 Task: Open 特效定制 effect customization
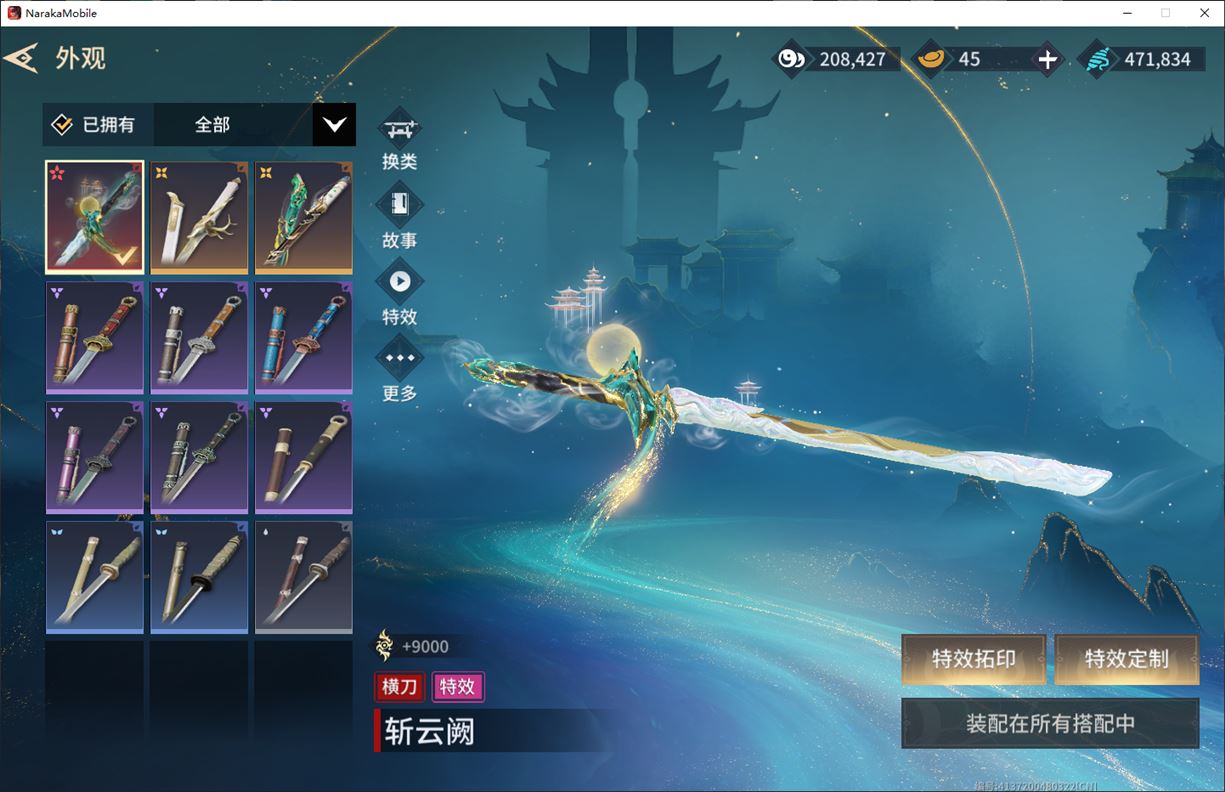pyautogui.click(x=1126, y=659)
